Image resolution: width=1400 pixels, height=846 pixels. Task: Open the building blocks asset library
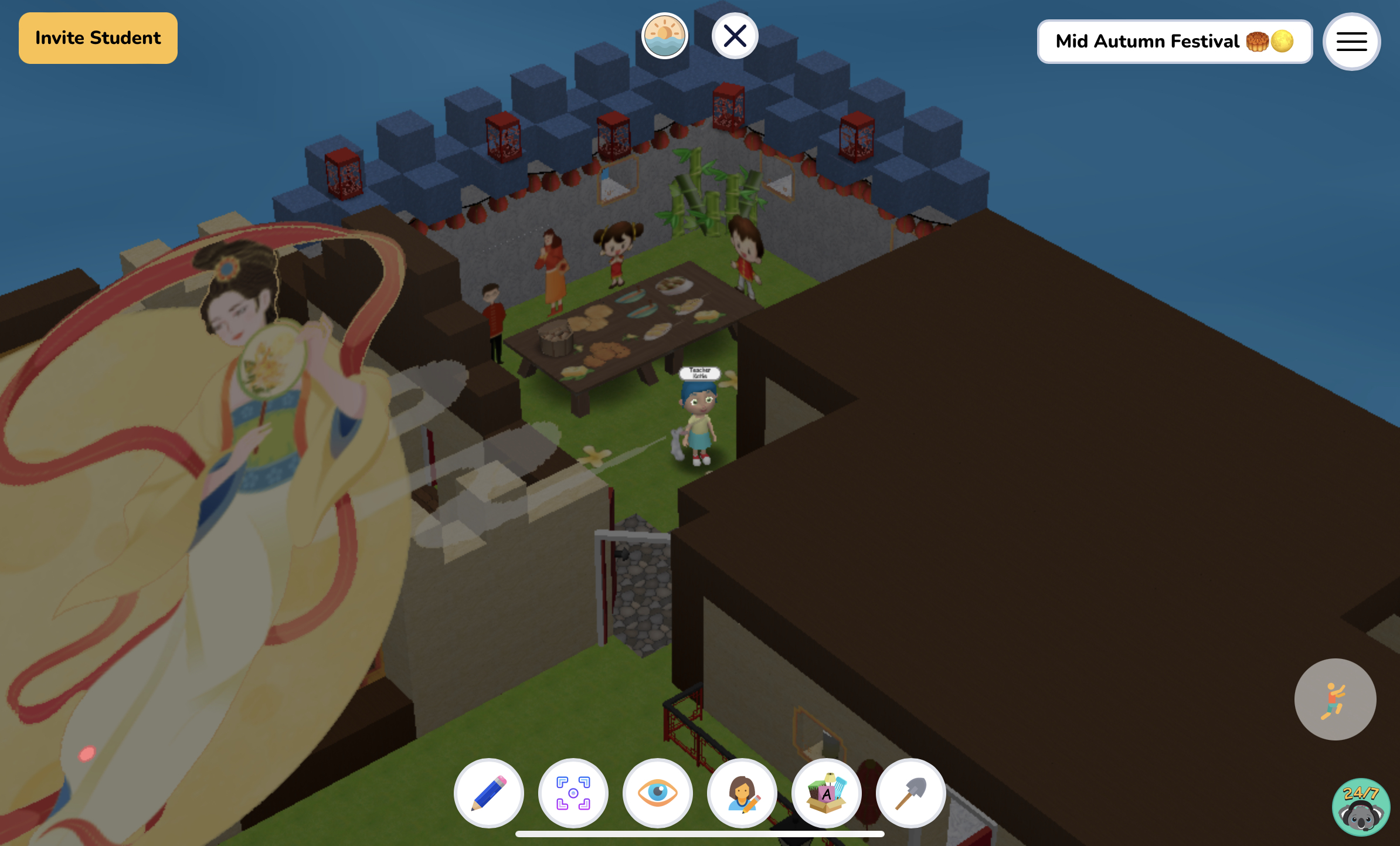coord(827,793)
